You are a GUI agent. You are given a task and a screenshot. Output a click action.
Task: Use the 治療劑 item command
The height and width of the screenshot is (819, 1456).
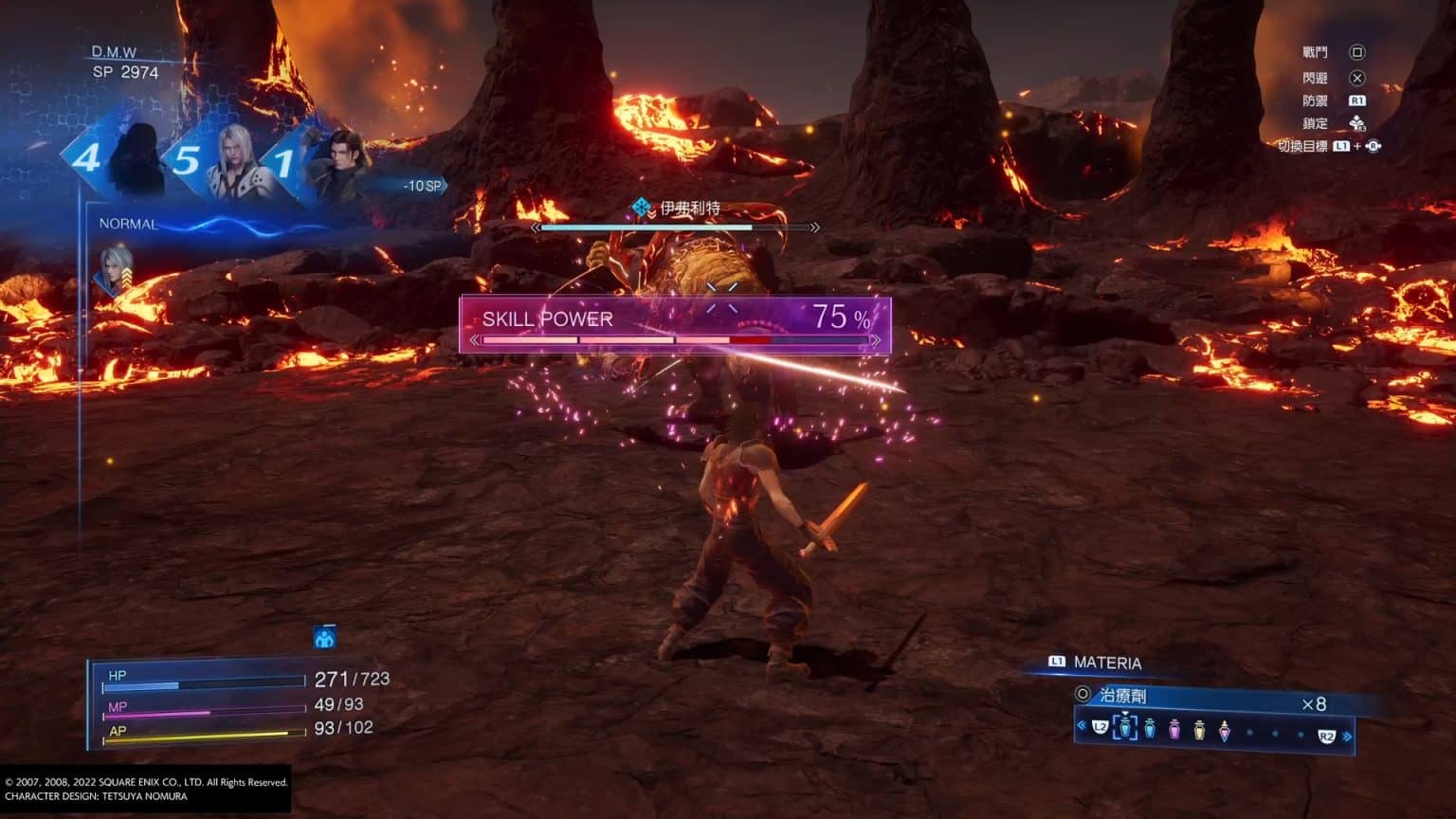(x=1123, y=696)
